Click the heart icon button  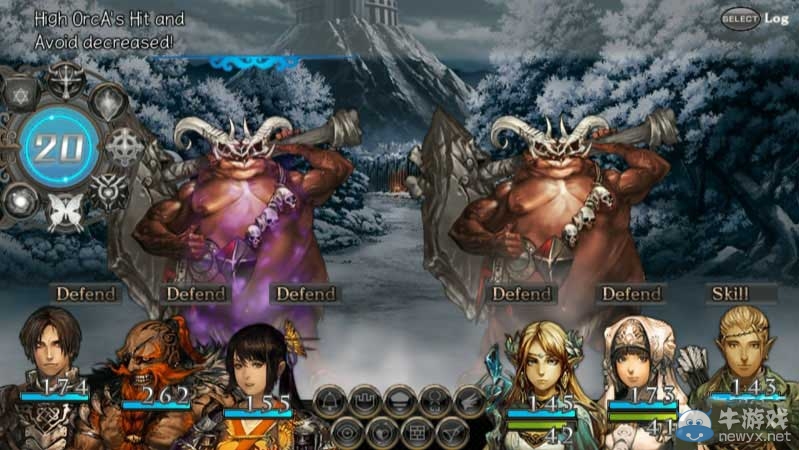(x=382, y=433)
